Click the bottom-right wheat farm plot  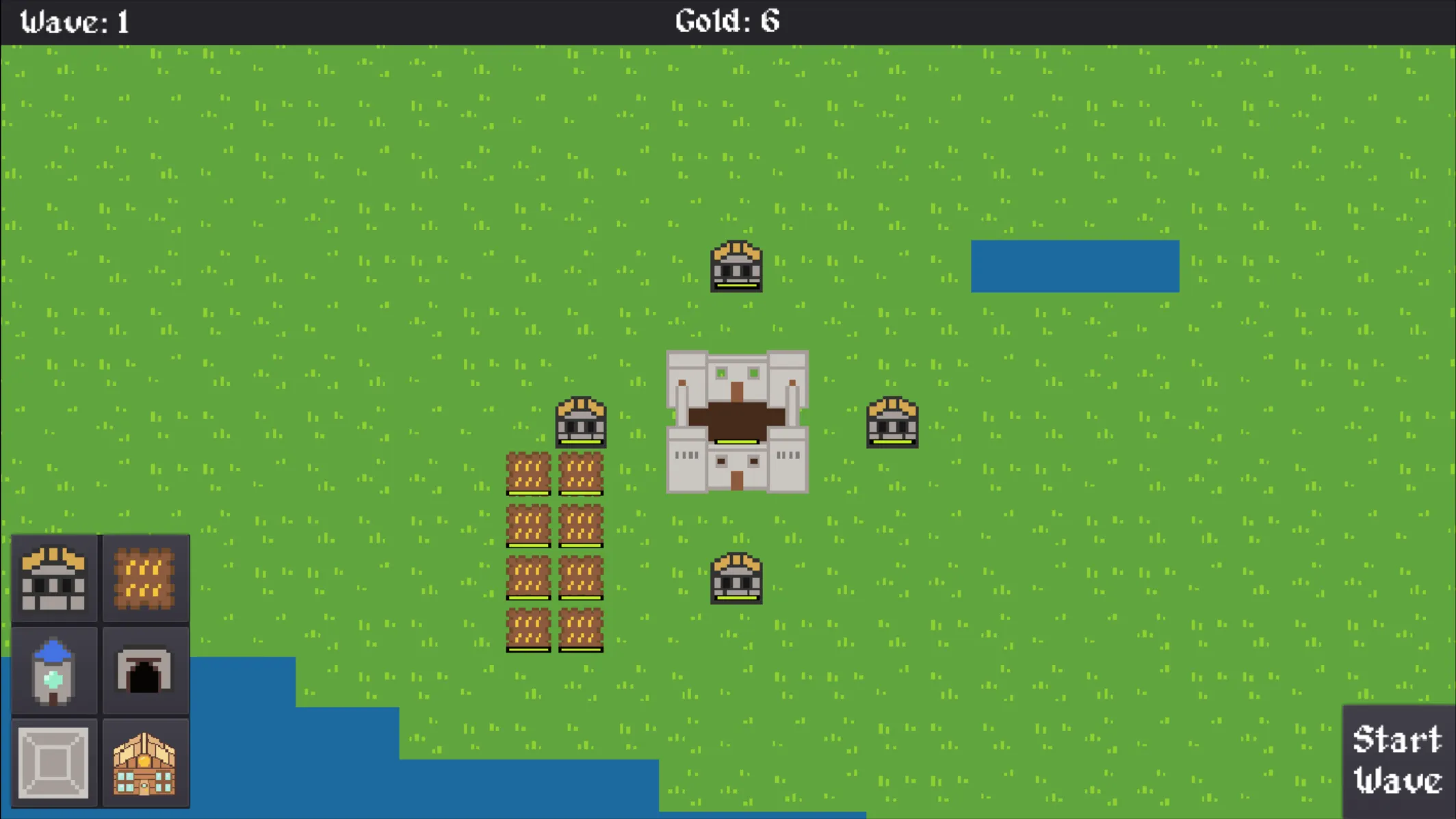[580, 629]
